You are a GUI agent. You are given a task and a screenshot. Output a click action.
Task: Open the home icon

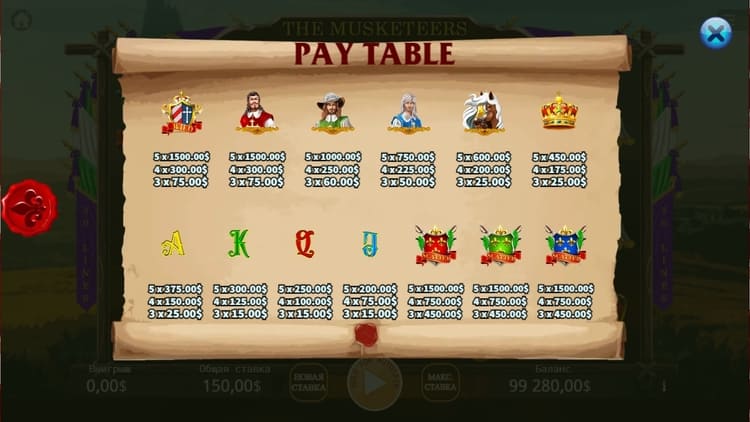21,20
